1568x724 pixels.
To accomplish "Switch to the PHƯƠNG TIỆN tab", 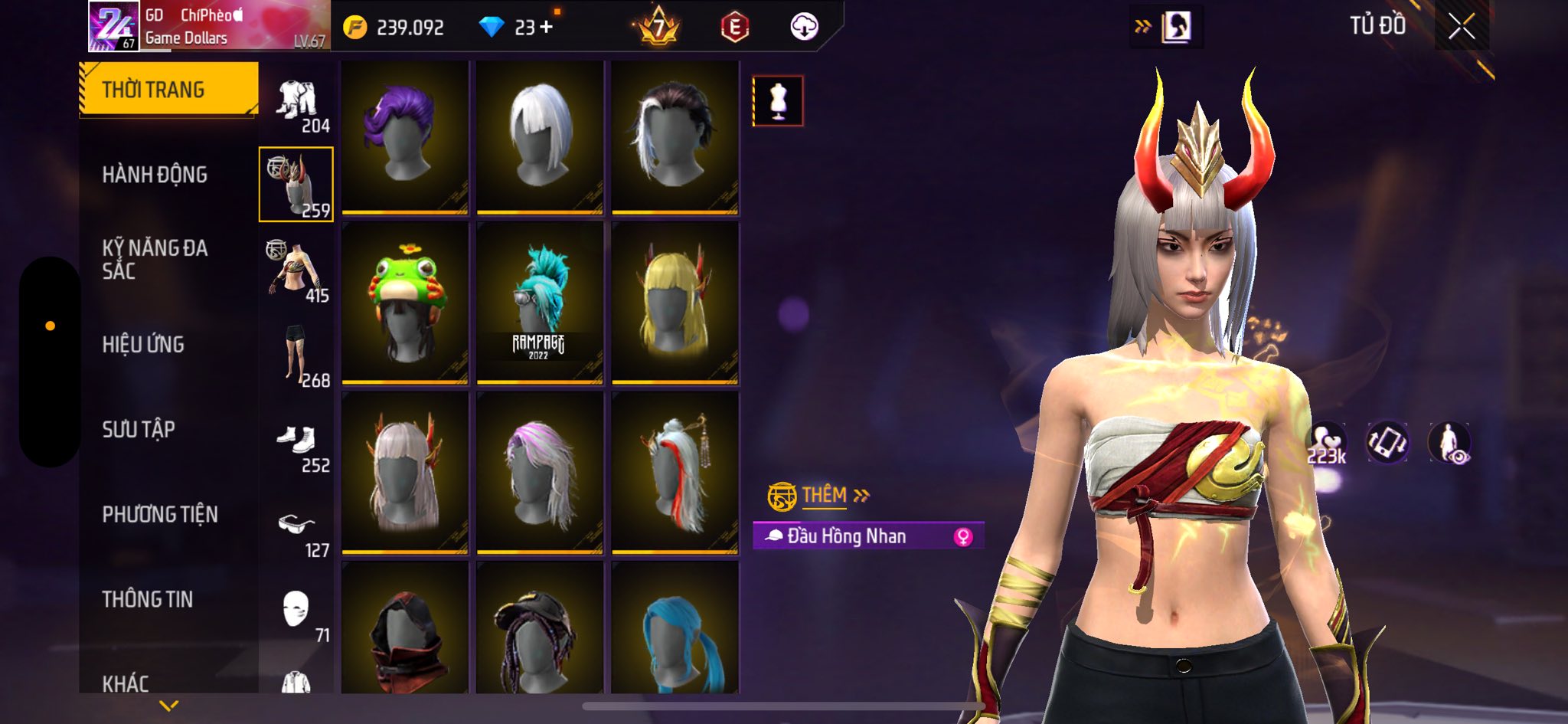I will 160,514.
